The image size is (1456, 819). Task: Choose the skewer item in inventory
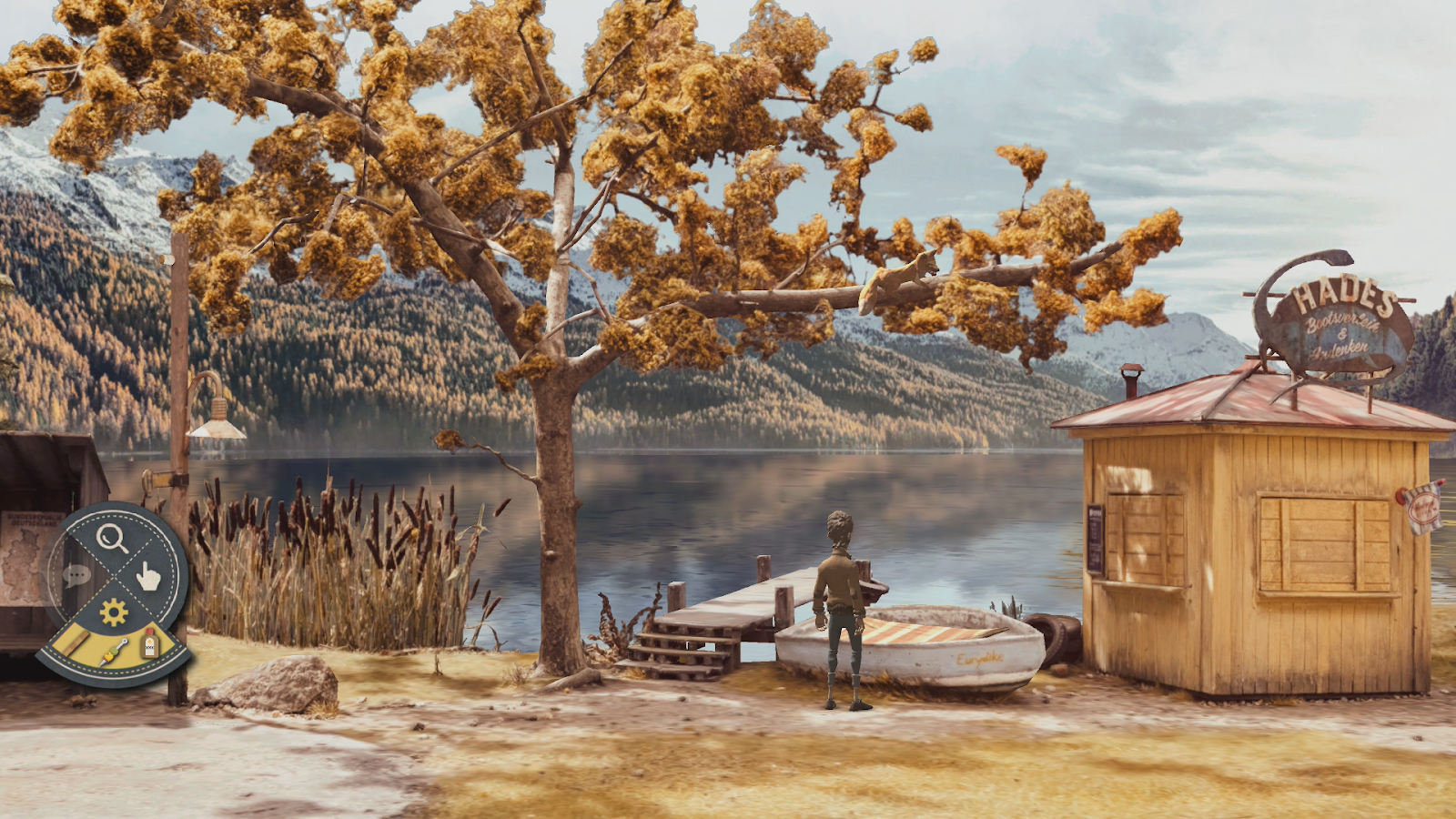pyautogui.click(x=115, y=652)
